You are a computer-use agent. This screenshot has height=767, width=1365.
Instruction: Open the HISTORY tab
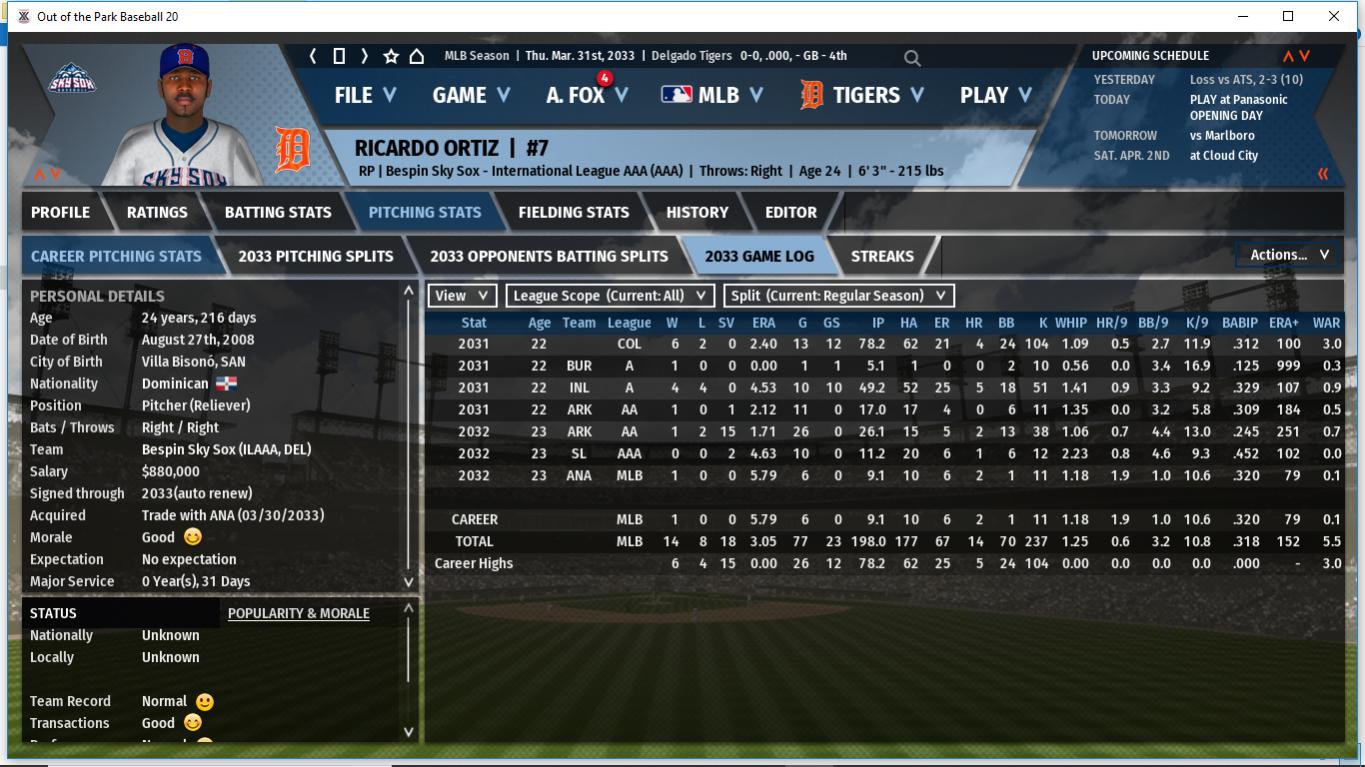pos(697,212)
